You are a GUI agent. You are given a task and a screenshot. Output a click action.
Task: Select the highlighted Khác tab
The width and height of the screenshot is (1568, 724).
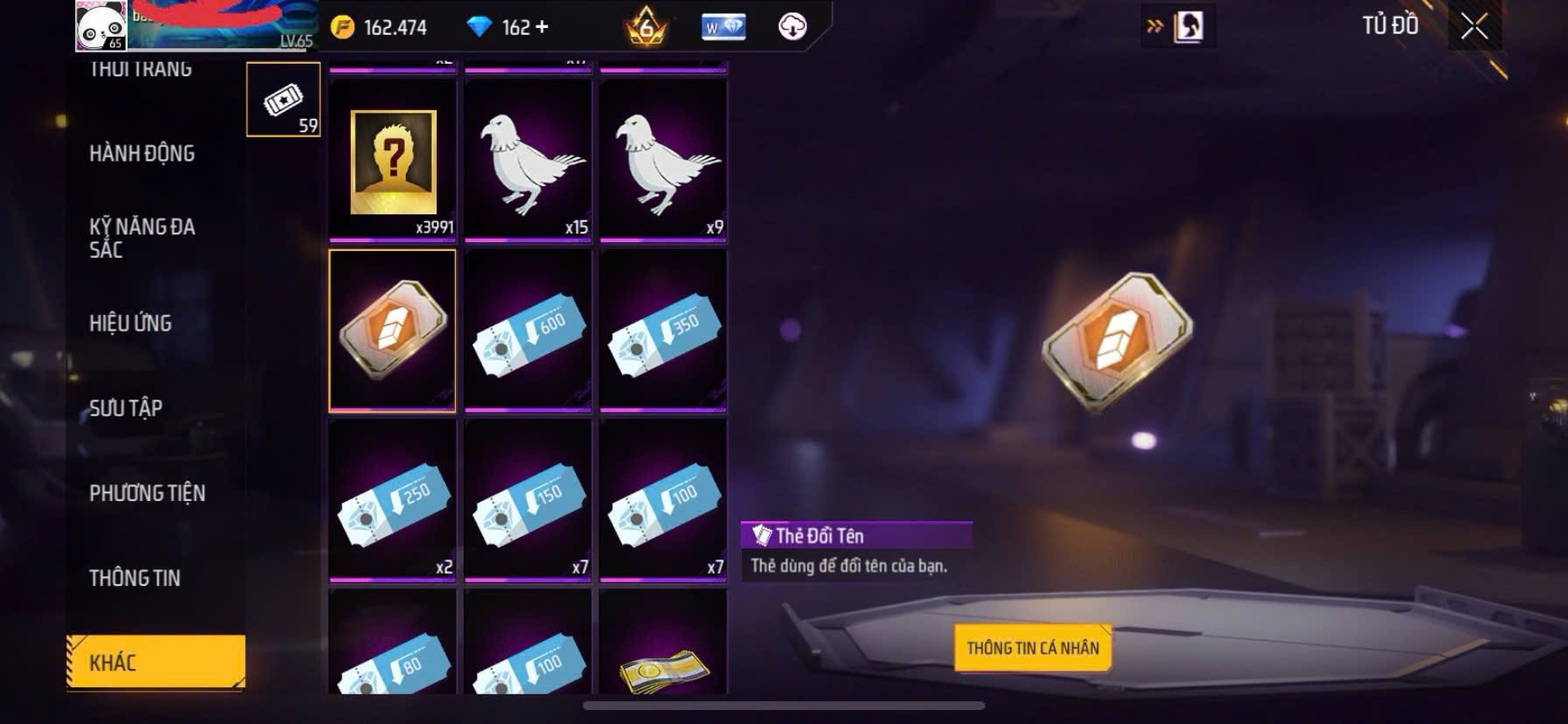[x=155, y=662]
